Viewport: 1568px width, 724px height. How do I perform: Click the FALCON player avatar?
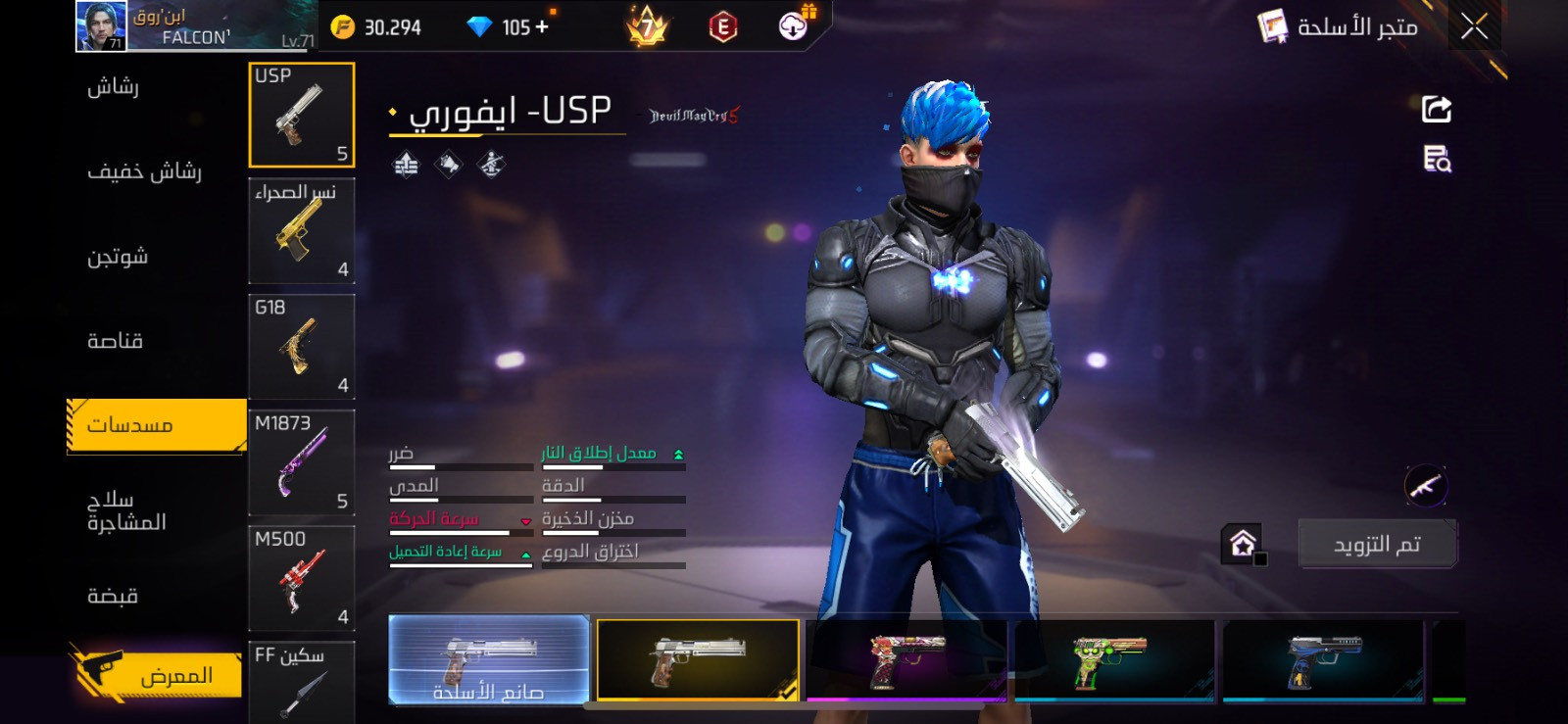(101, 24)
